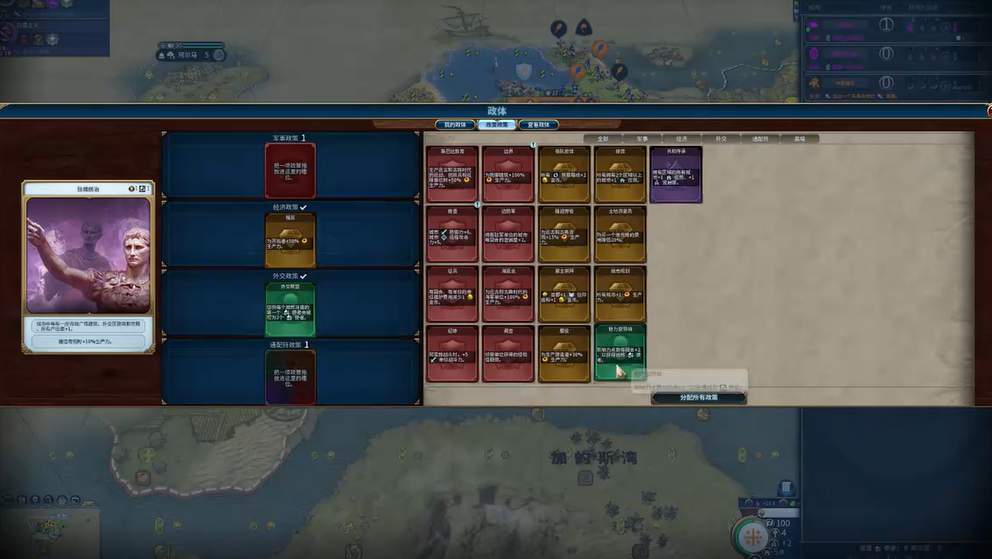This screenshot has width=992, height=559.
Task: Click the slotted 殖民 economic policy card
Action: tap(290, 239)
